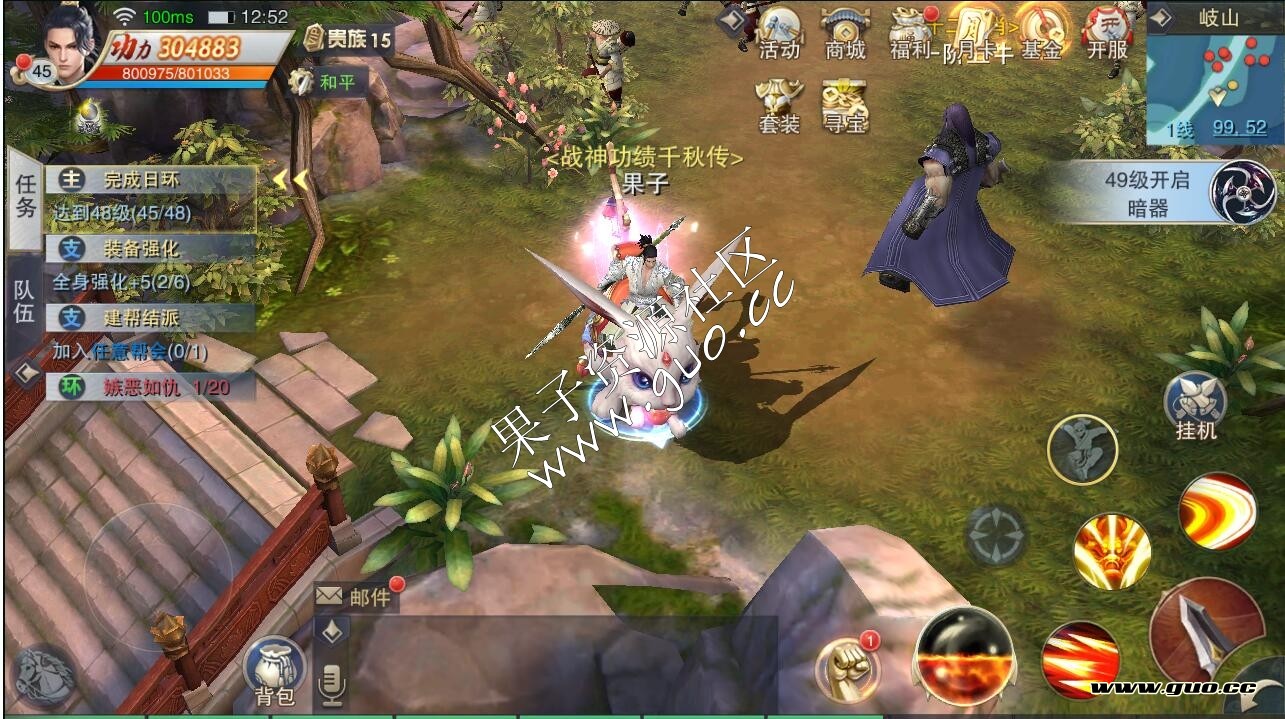Viewport: 1285px width, 719px height.
Task: Open the 开服 server launch events
Action: tap(1107, 31)
